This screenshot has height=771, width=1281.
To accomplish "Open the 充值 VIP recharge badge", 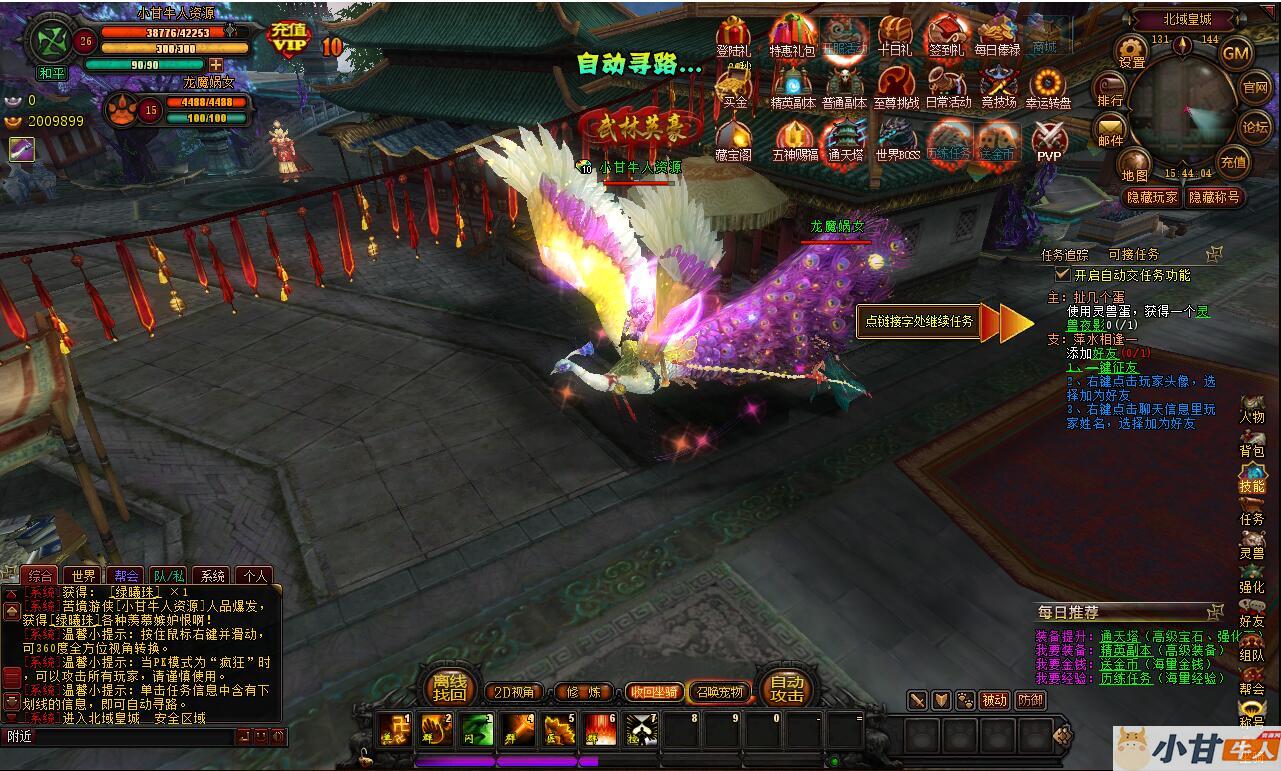I will click(289, 40).
